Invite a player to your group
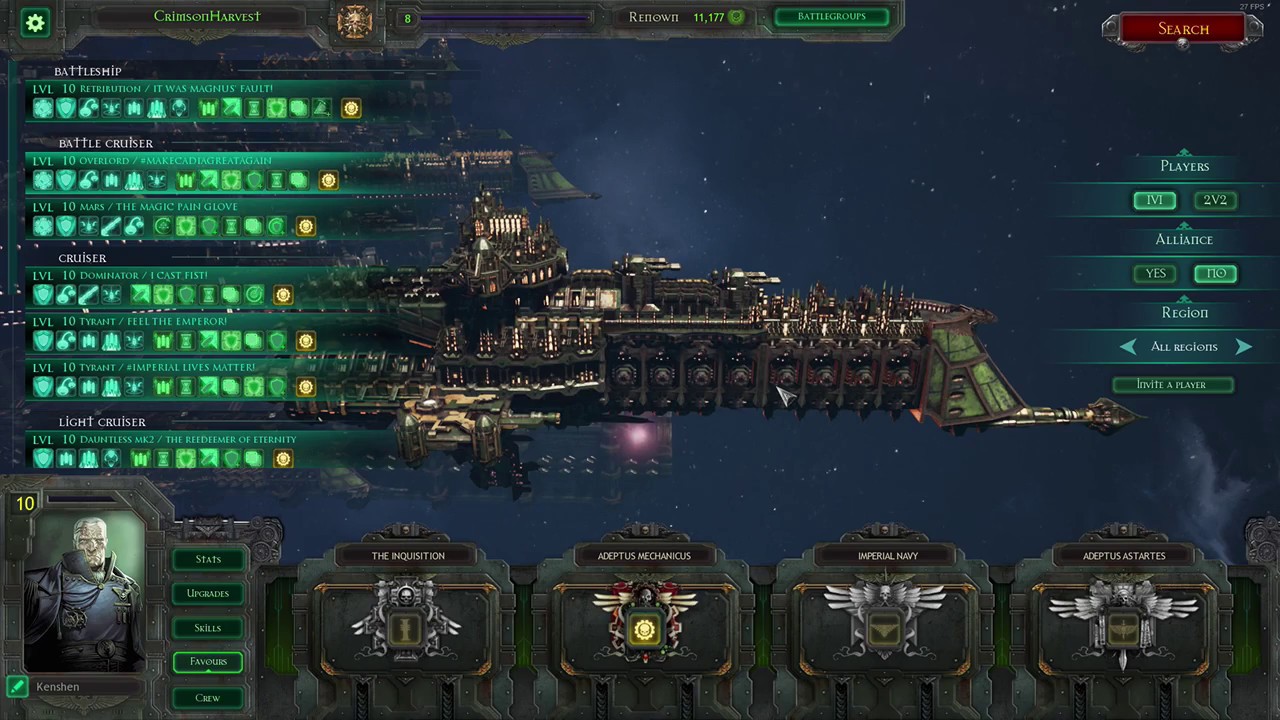 tap(1172, 384)
